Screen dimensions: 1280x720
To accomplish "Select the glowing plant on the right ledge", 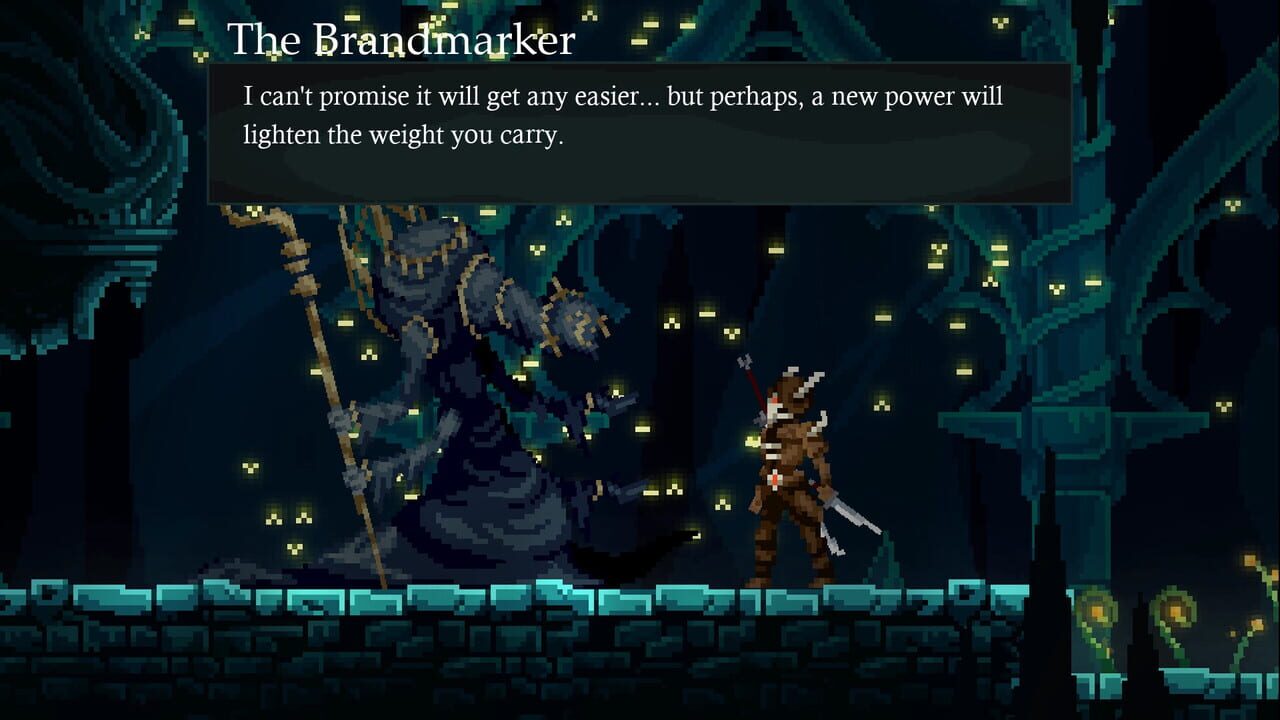I will pos(1097,610).
